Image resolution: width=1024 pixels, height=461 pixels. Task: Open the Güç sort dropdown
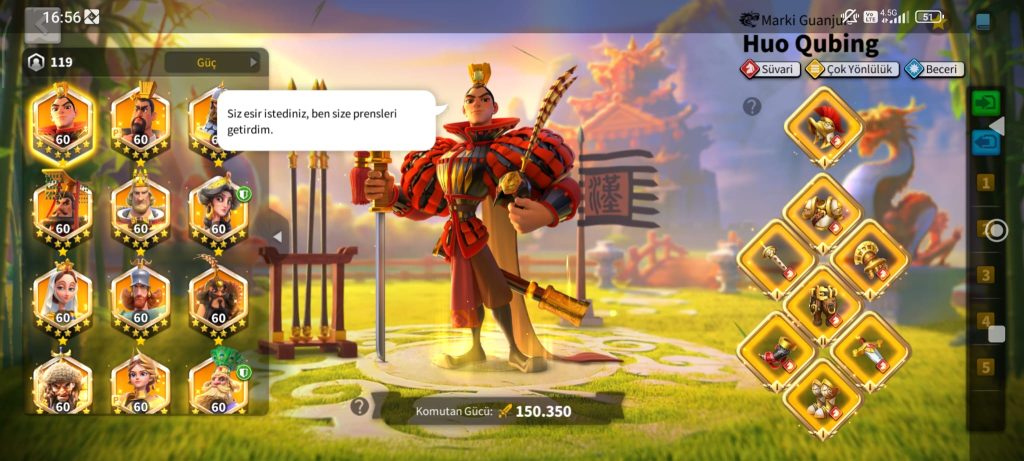coord(212,62)
